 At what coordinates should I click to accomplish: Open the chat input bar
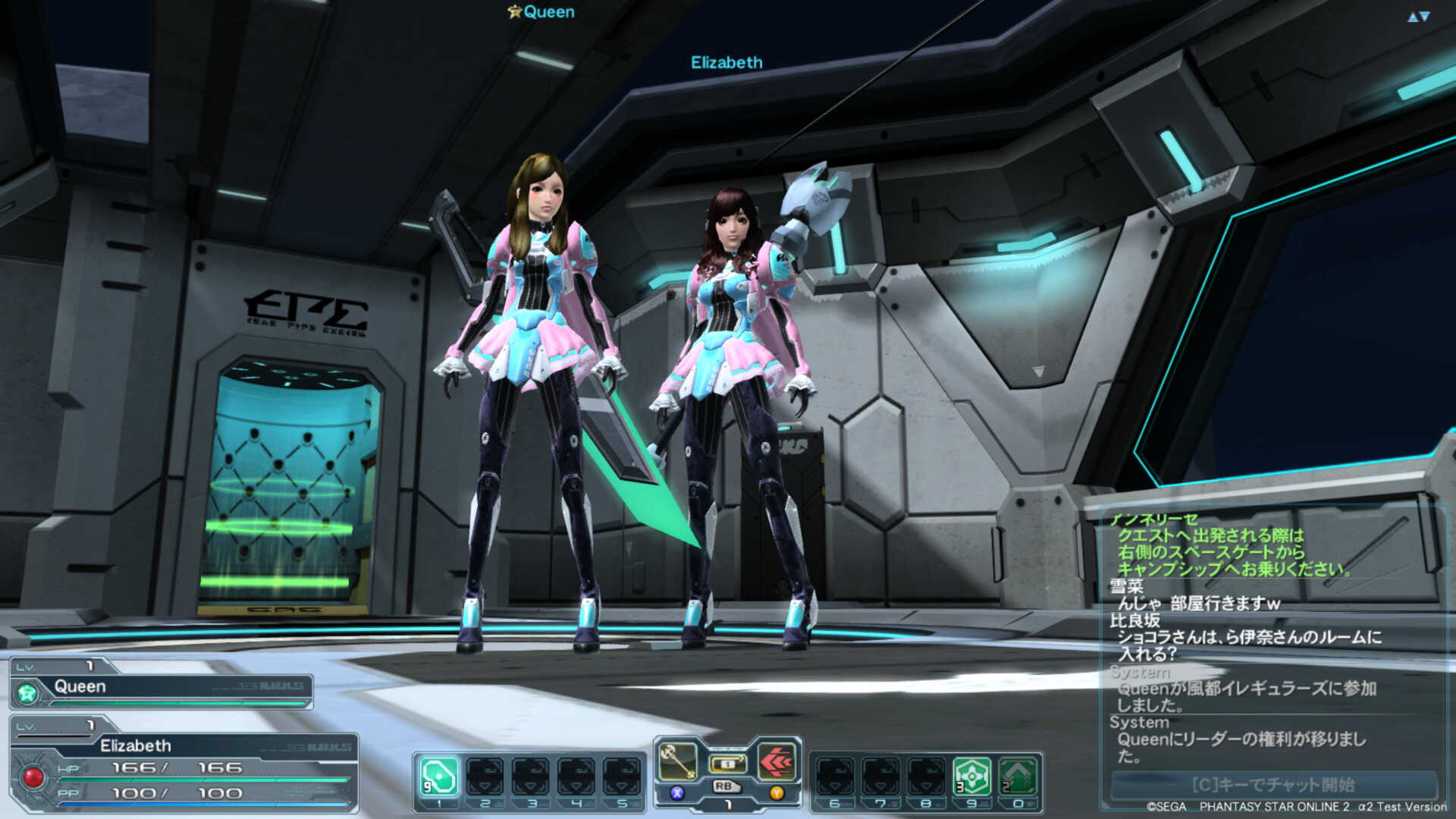coord(1272,784)
